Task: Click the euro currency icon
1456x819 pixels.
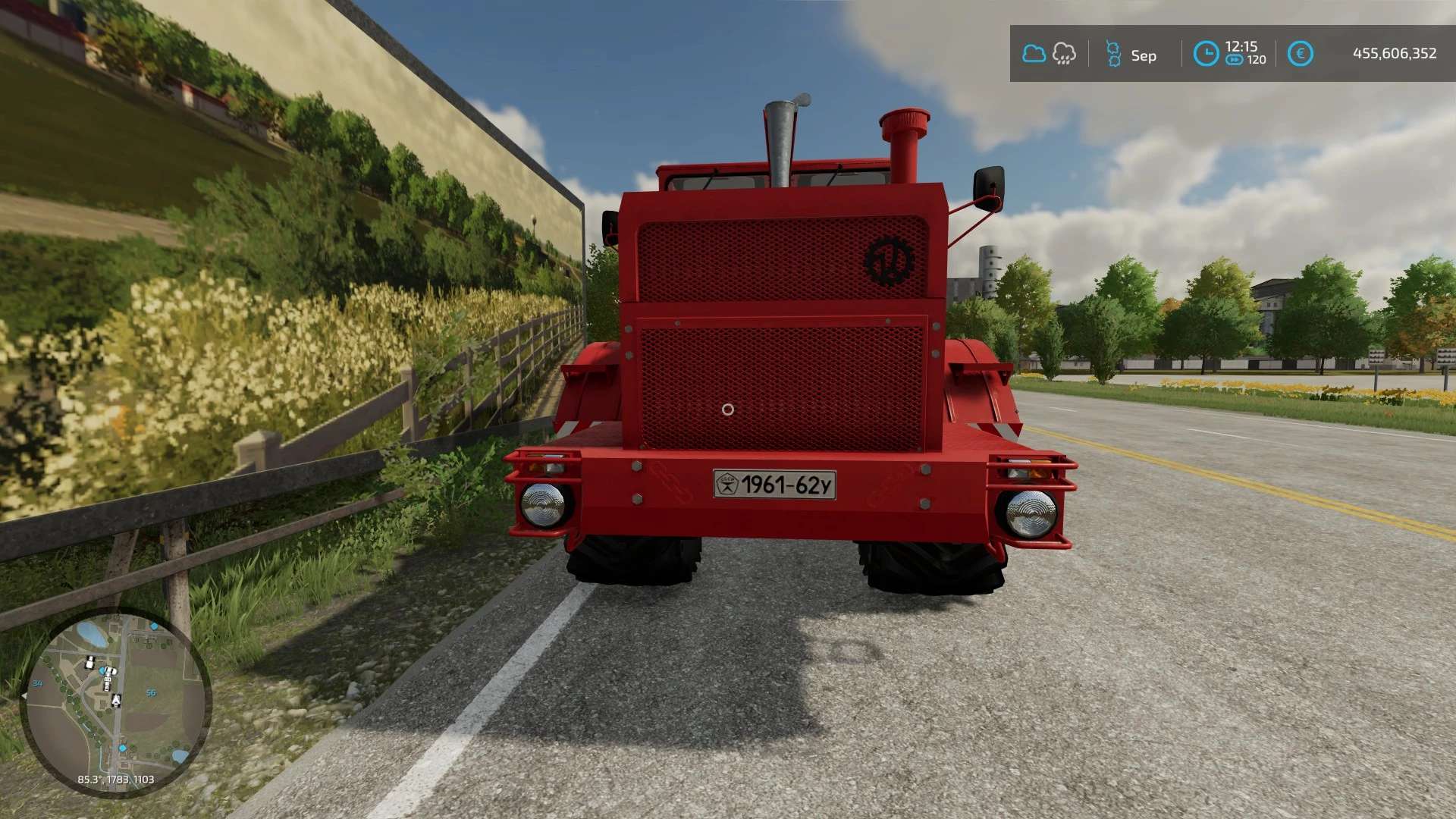Action: [x=1300, y=54]
